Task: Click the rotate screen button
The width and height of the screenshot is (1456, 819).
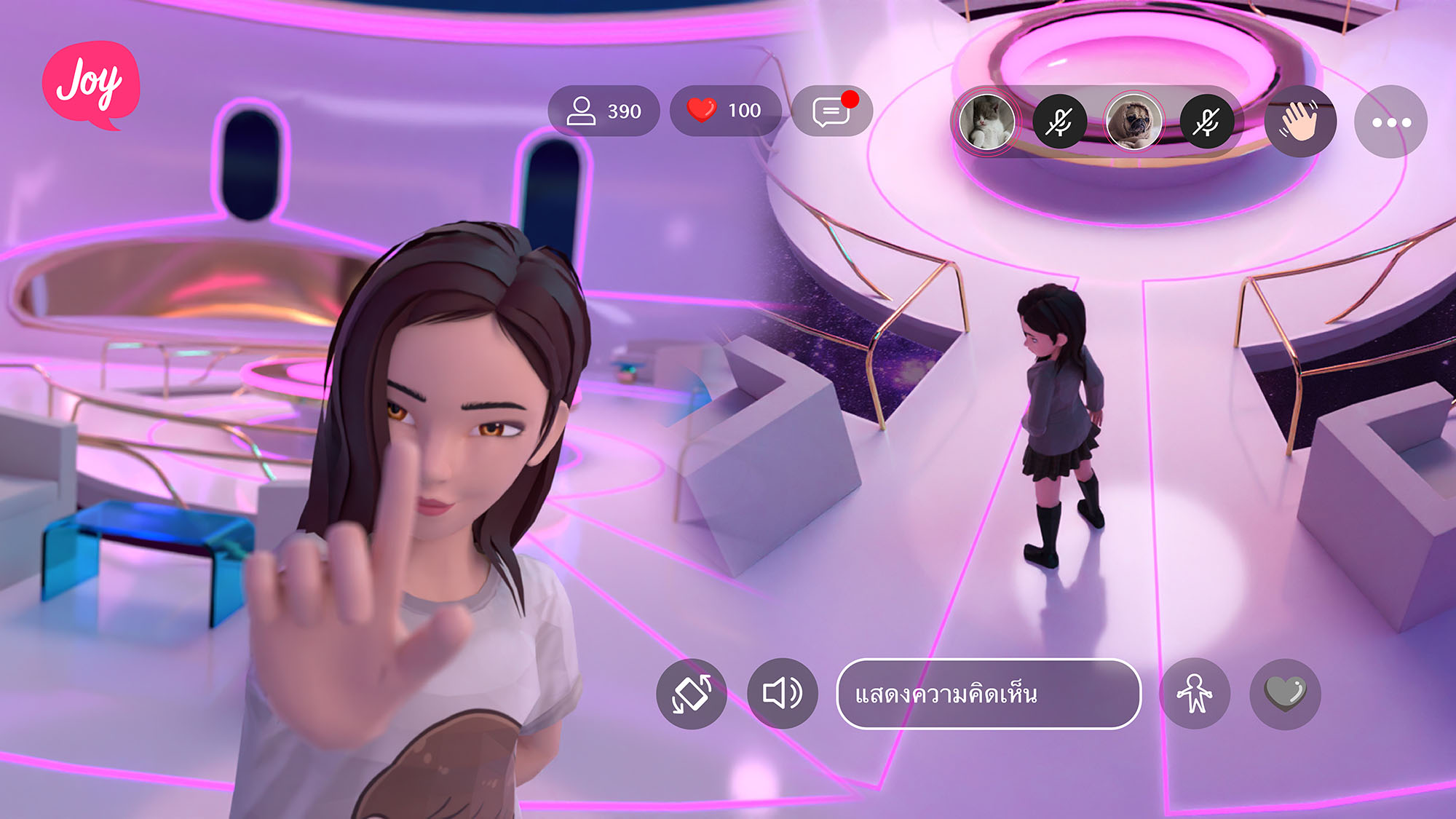Action: coord(692,694)
